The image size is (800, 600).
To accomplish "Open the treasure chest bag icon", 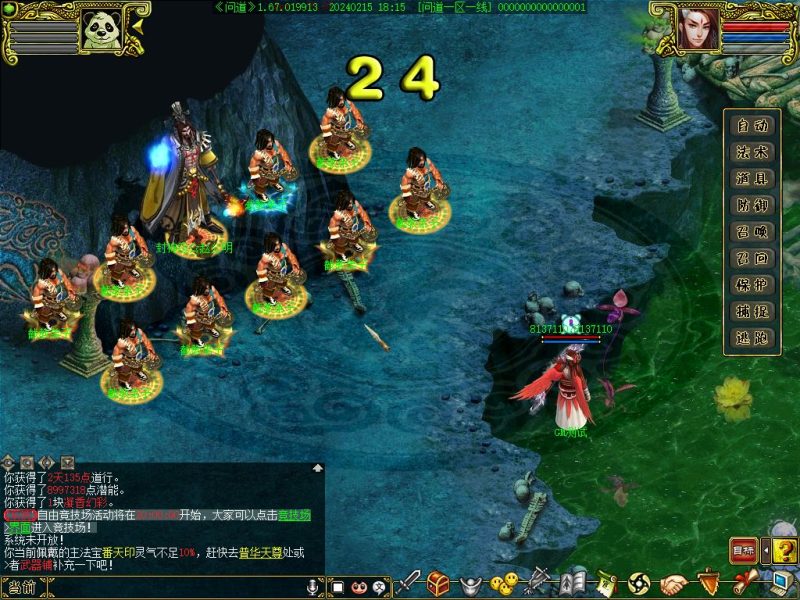I will tap(438, 582).
